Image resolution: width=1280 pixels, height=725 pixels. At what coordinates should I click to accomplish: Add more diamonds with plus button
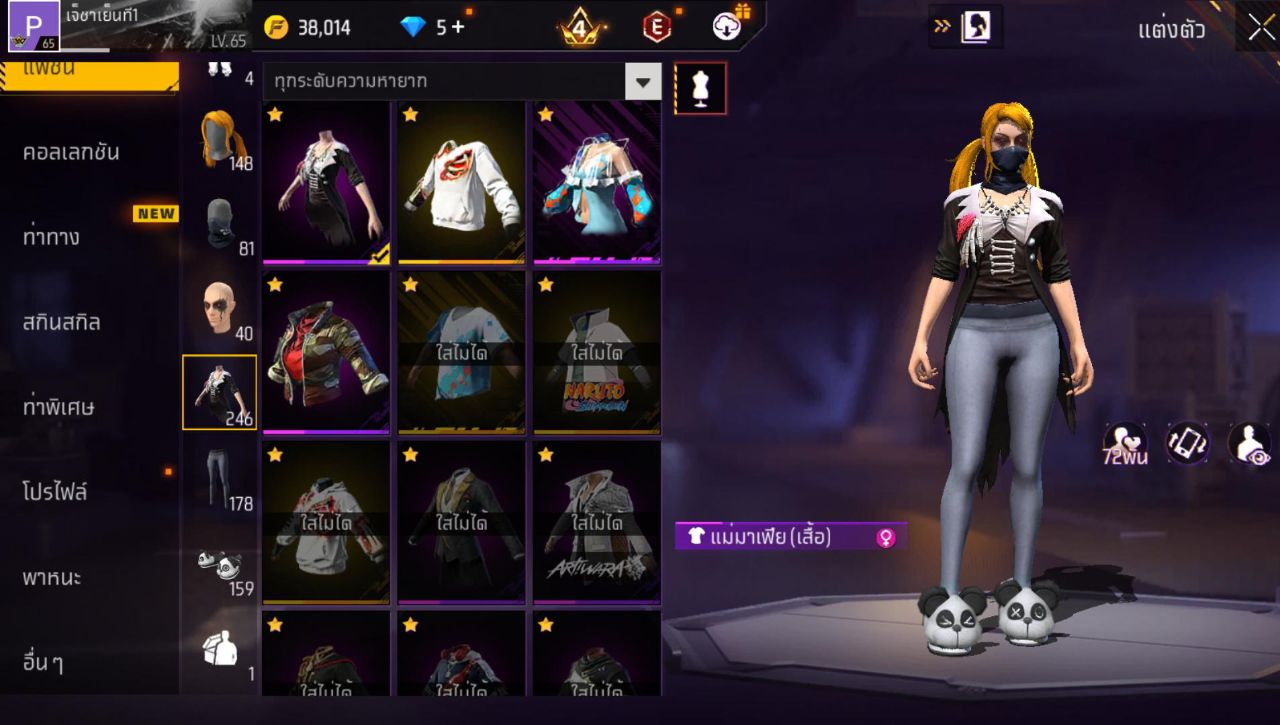point(458,28)
